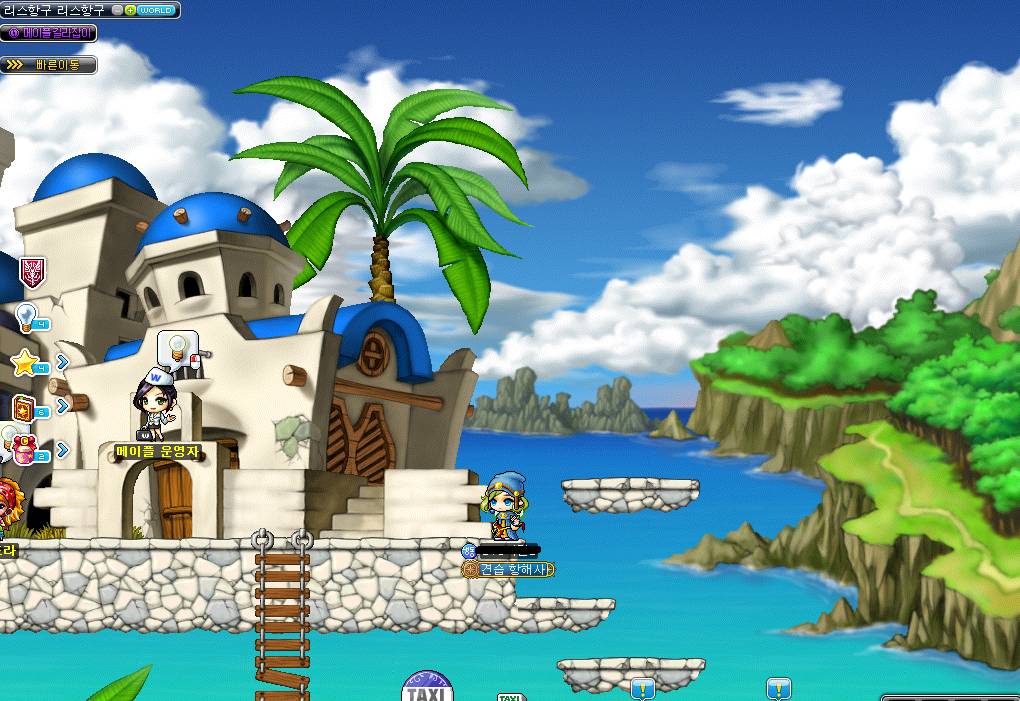This screenshot has height=701, width=1020.
Task: Expand the arrow beside the red book icon
Action: coord(62,406)
